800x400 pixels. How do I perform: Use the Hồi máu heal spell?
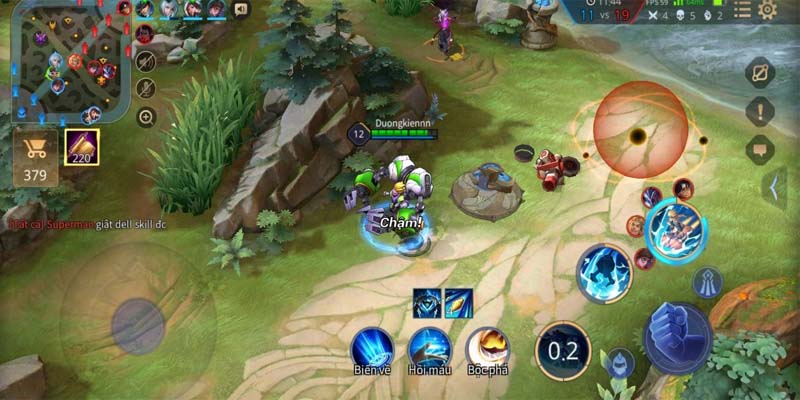click(x=429, y=347)
